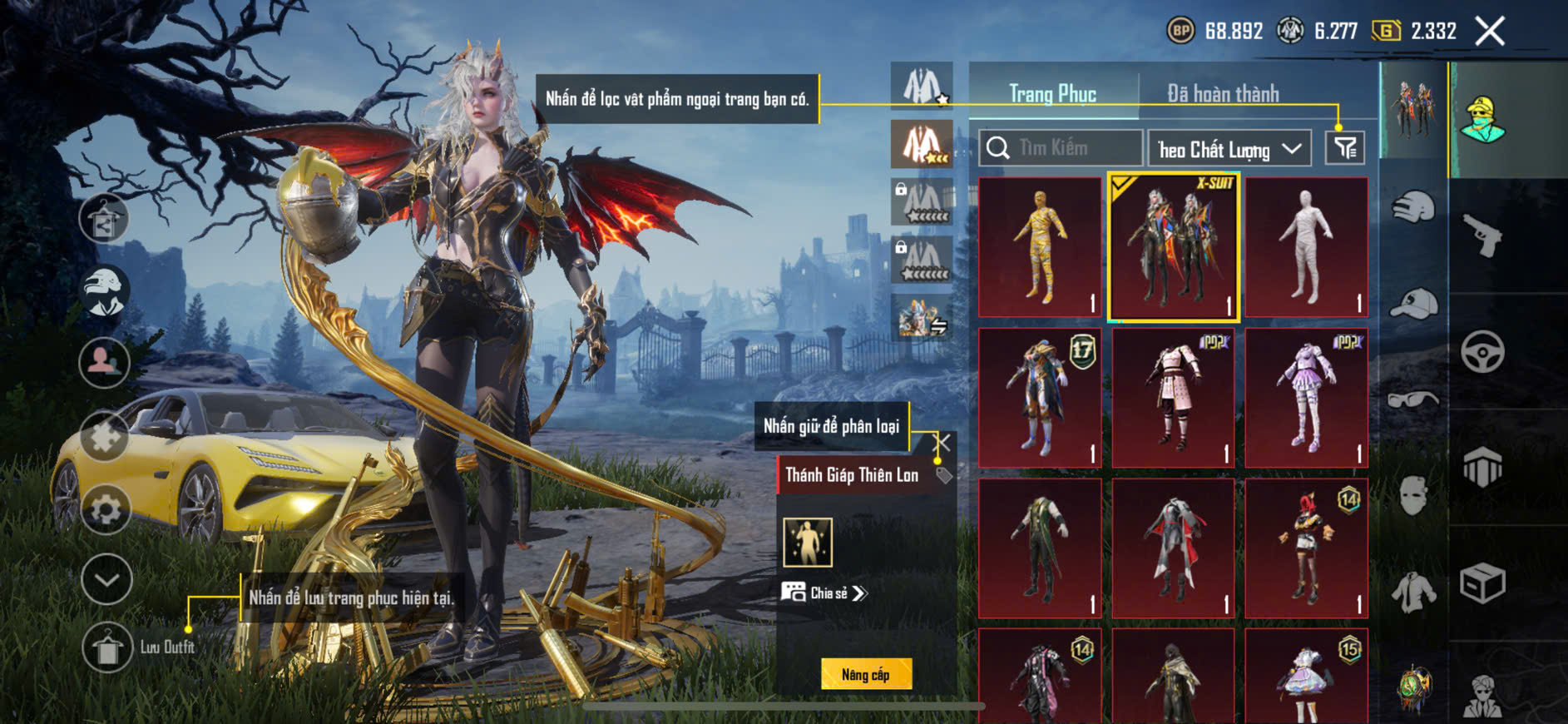Screen dimensions: 1568x724
Task: Select the X-Suit outfit tile
Action: (1173, 247)
